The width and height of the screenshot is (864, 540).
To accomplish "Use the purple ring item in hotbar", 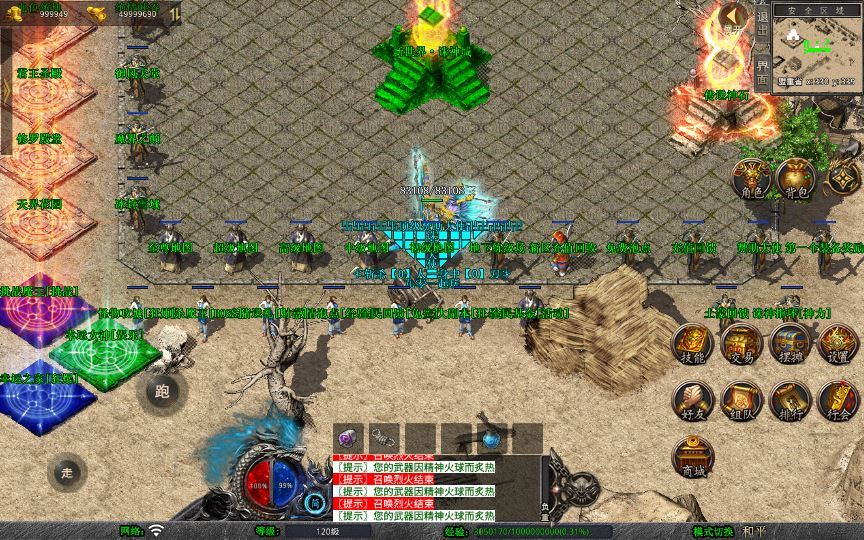I will 349,437.
